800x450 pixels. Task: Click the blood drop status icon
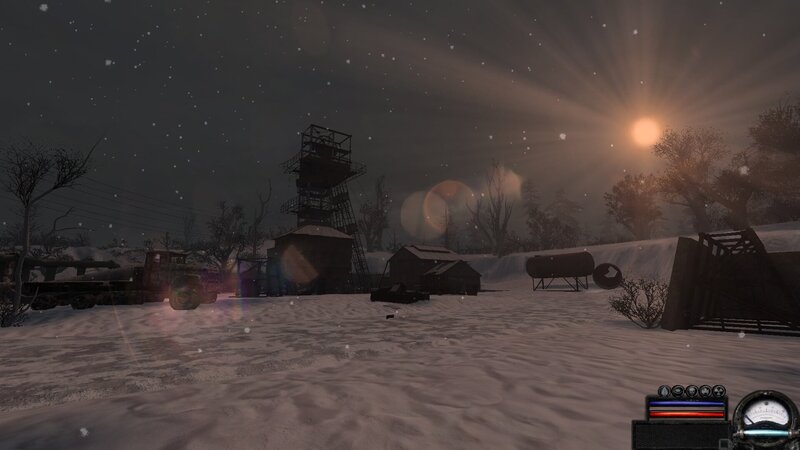pos(664,391)
